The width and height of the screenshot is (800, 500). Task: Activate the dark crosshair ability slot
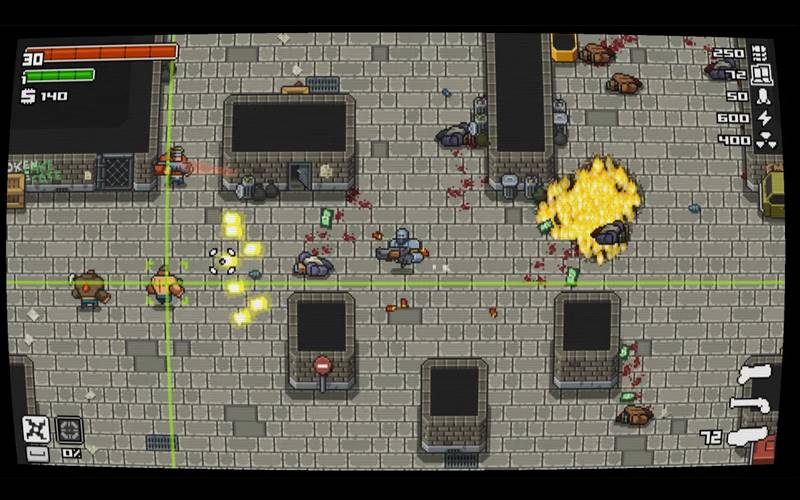coord(69,428)
